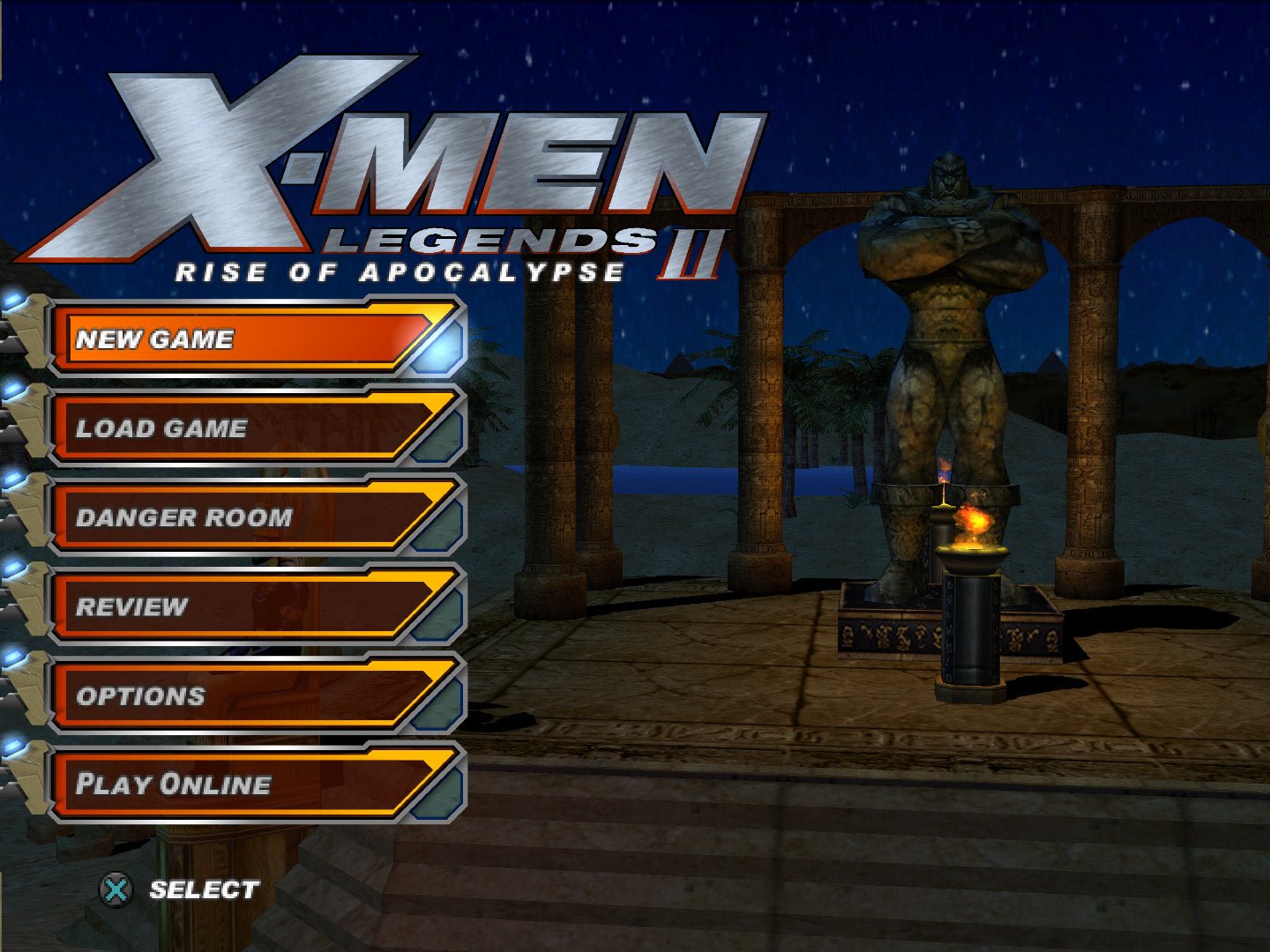This screenshot has width=1270, height=952.
Task: Click the SELECT label at the bottom
Action: (204, 889)
